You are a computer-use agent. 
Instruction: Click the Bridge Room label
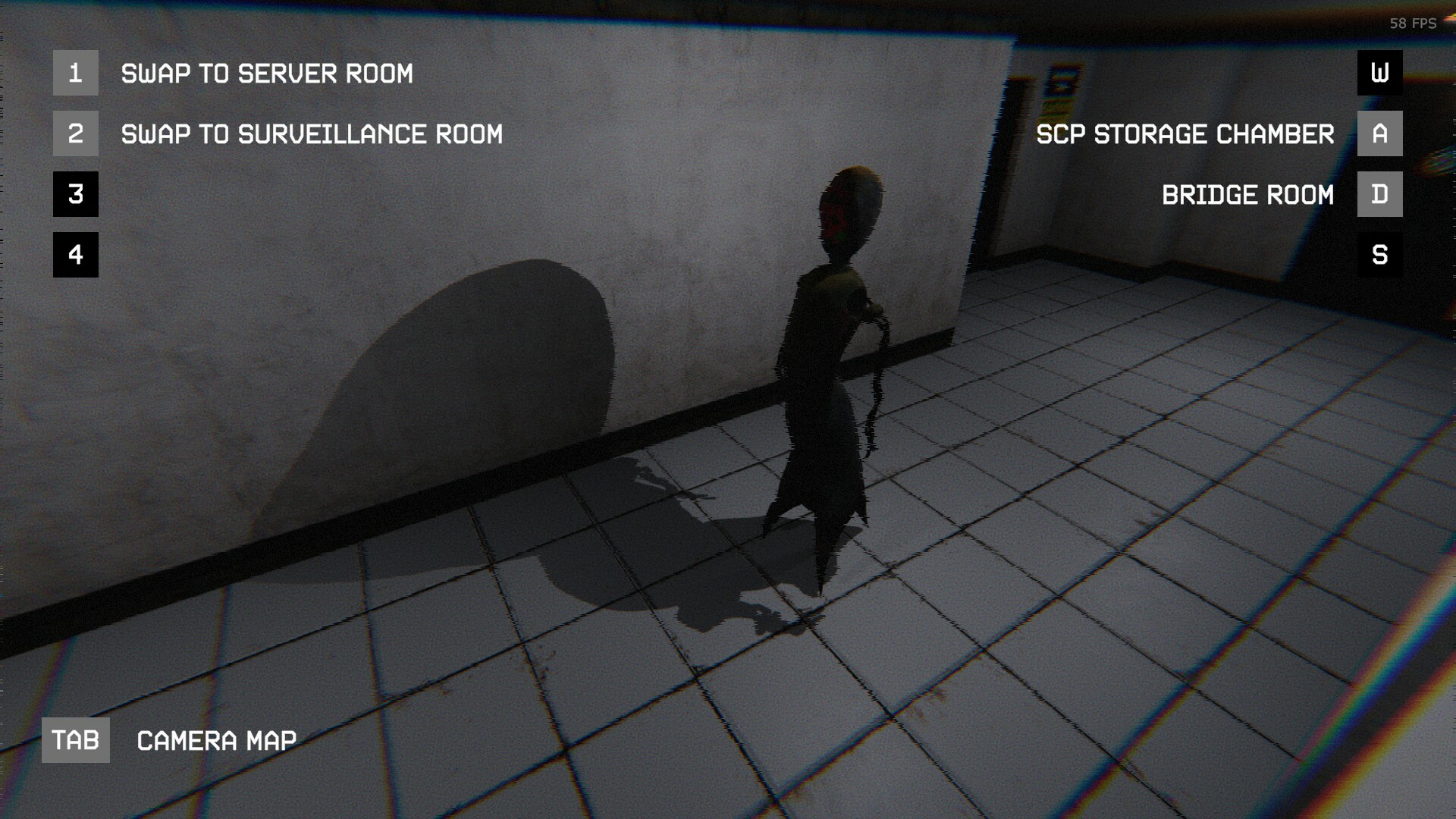[x=1248, y=195]
